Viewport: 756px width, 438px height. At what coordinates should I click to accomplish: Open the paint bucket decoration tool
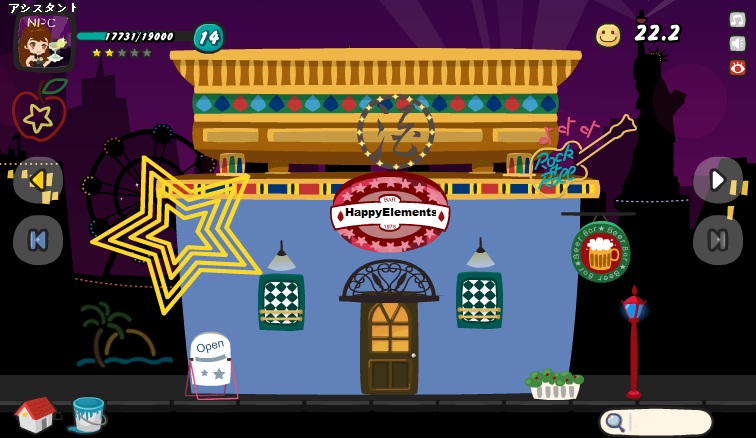click(x=88, y=413)
